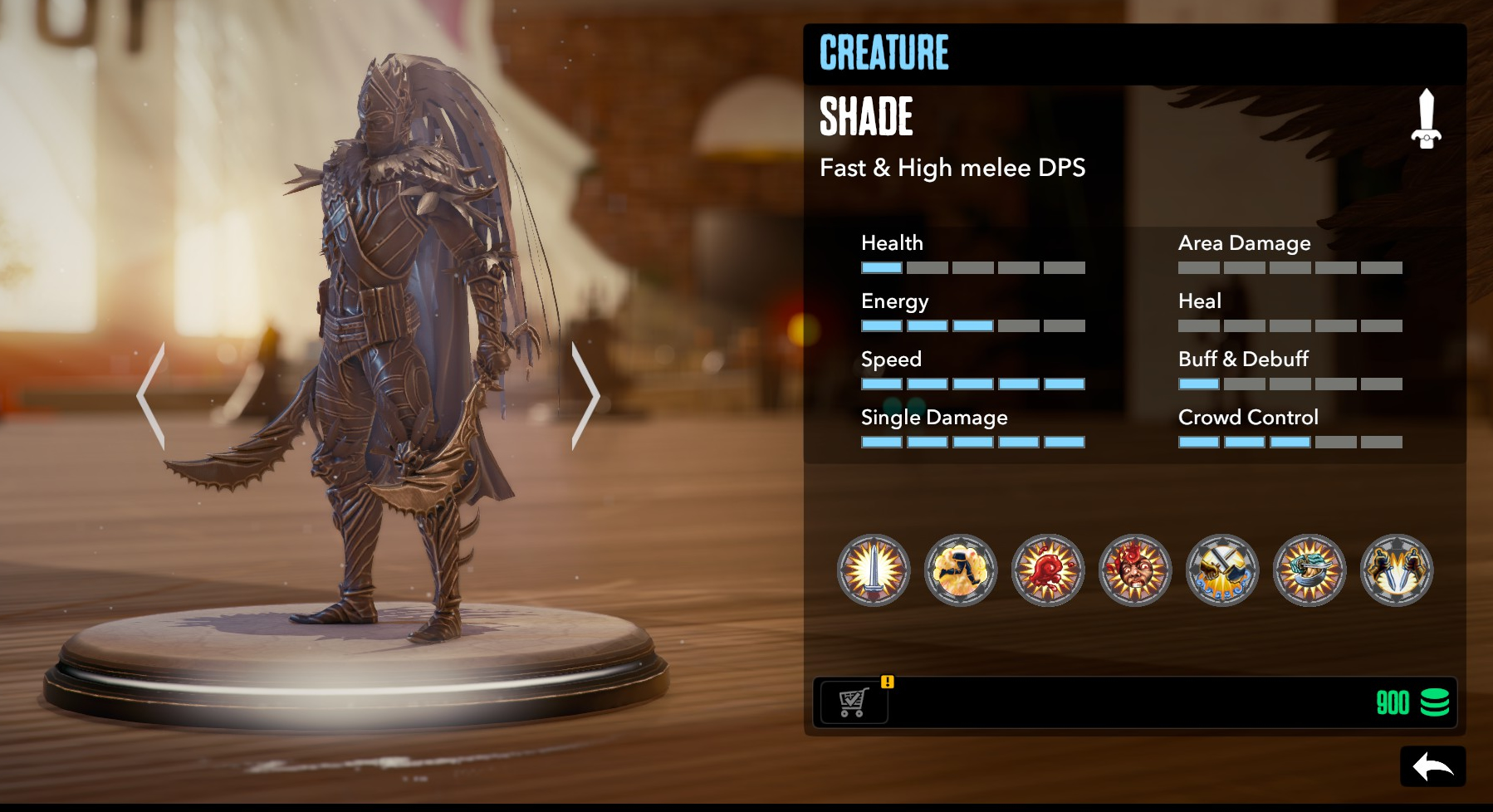This screenshot has height=812, width=1493.
Task: Show the next creature with the right arrow
Action: (585, 397)
